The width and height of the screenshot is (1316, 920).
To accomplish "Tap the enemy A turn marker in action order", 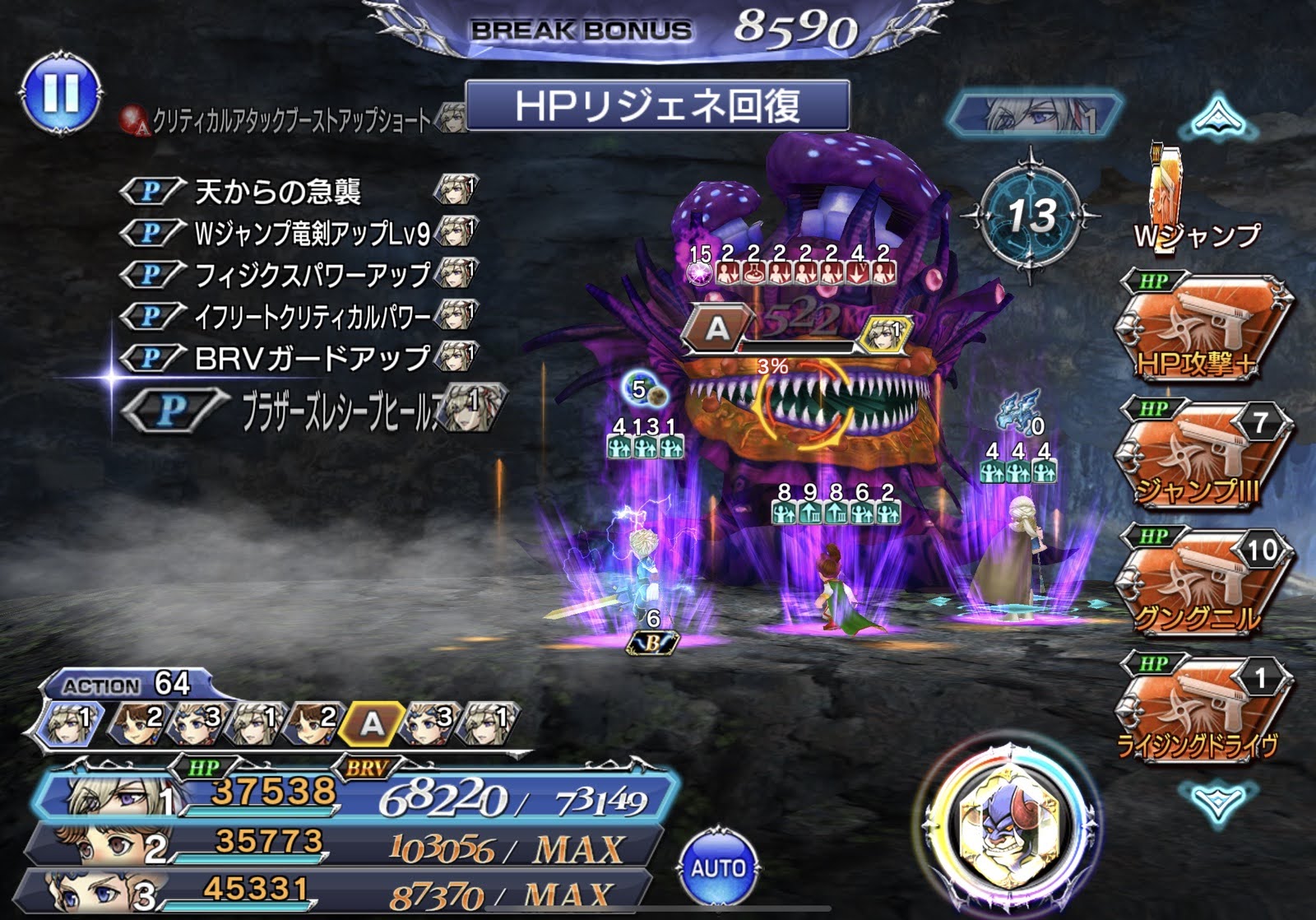I will click(x=372, y=723).
